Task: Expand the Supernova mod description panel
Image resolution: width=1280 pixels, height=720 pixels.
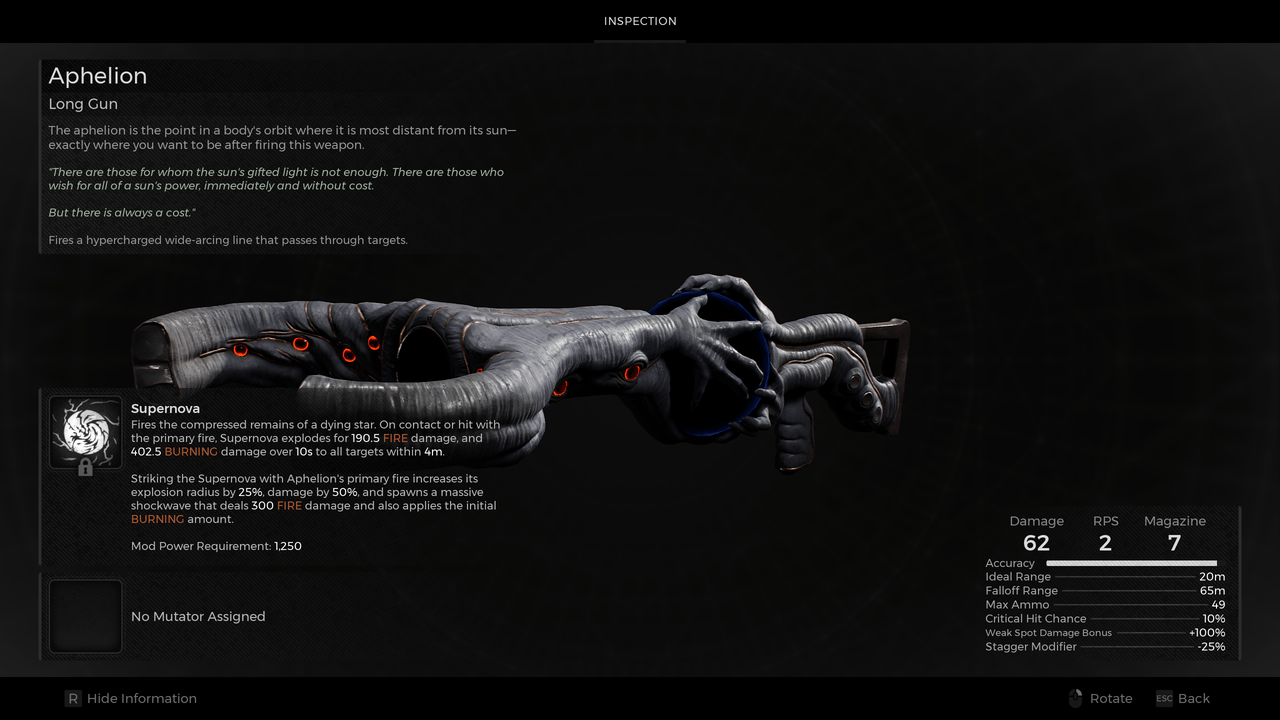Action: coord(300,470)
